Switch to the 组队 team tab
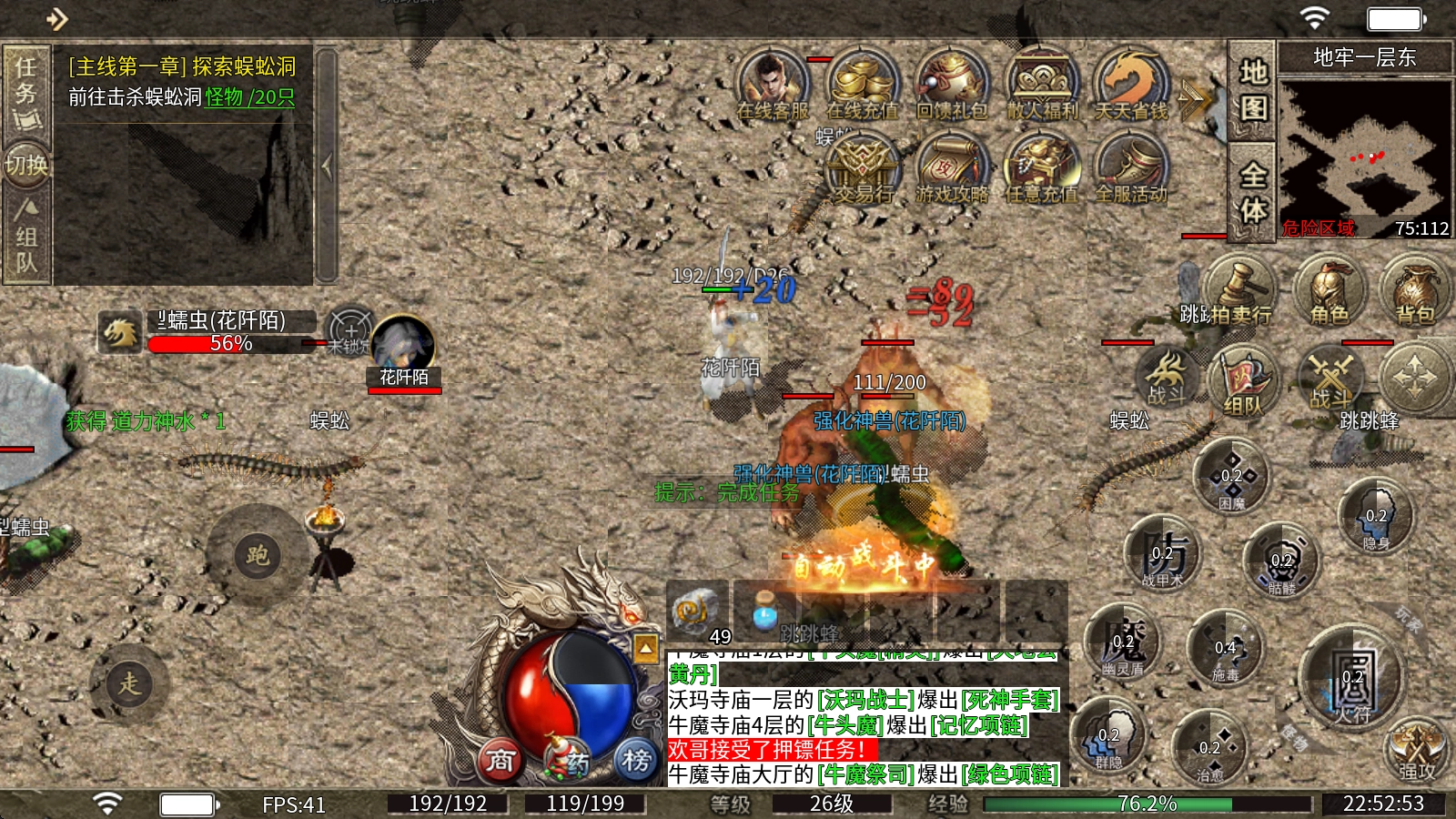Image resolution: width=1456 pixels, height=819 pixels. pyautogui.click(x=26, y=237)
